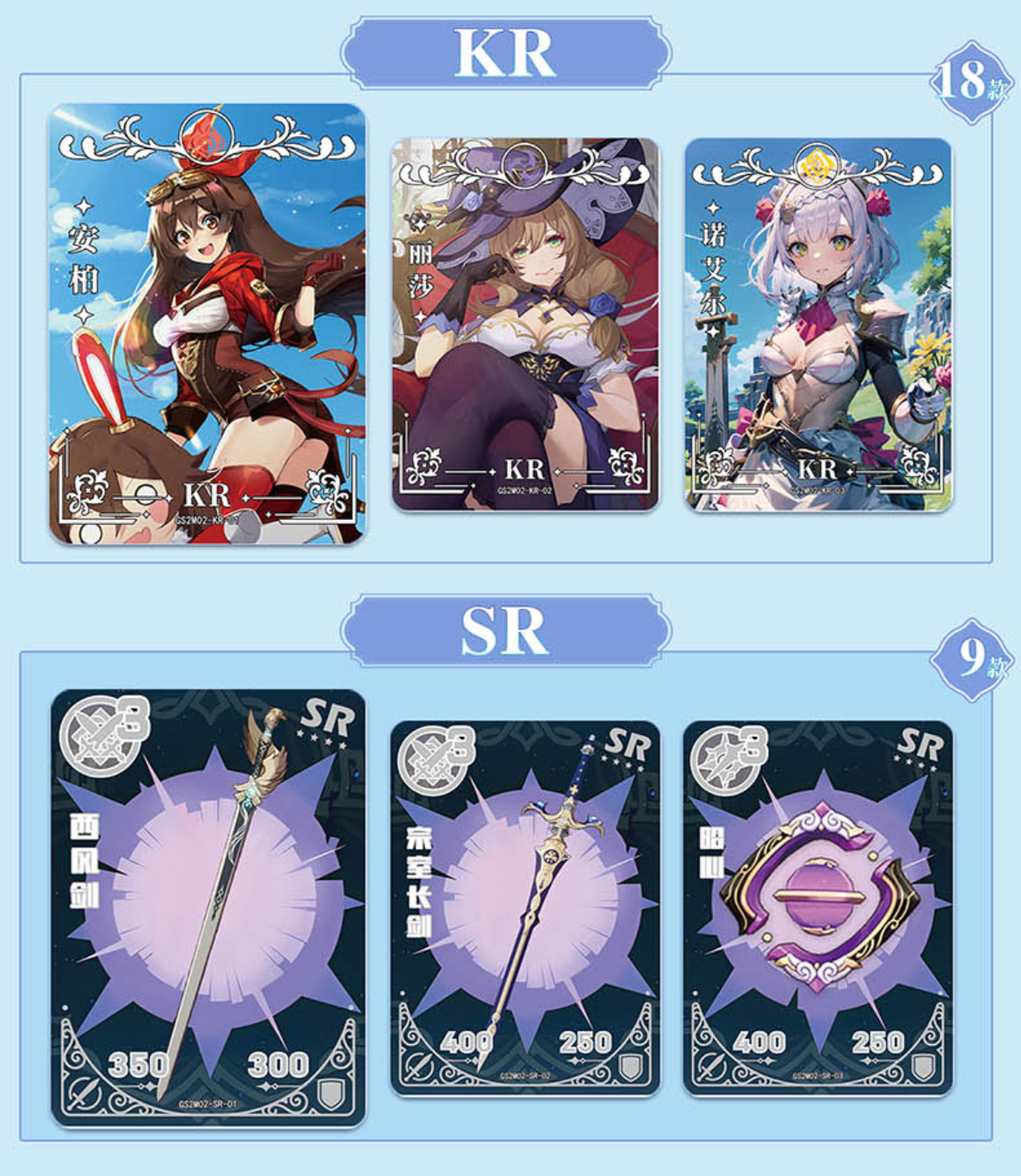Select the Amber KR character card
The height and width of the screenshot is (1176, 1021).
click(207, 324)
